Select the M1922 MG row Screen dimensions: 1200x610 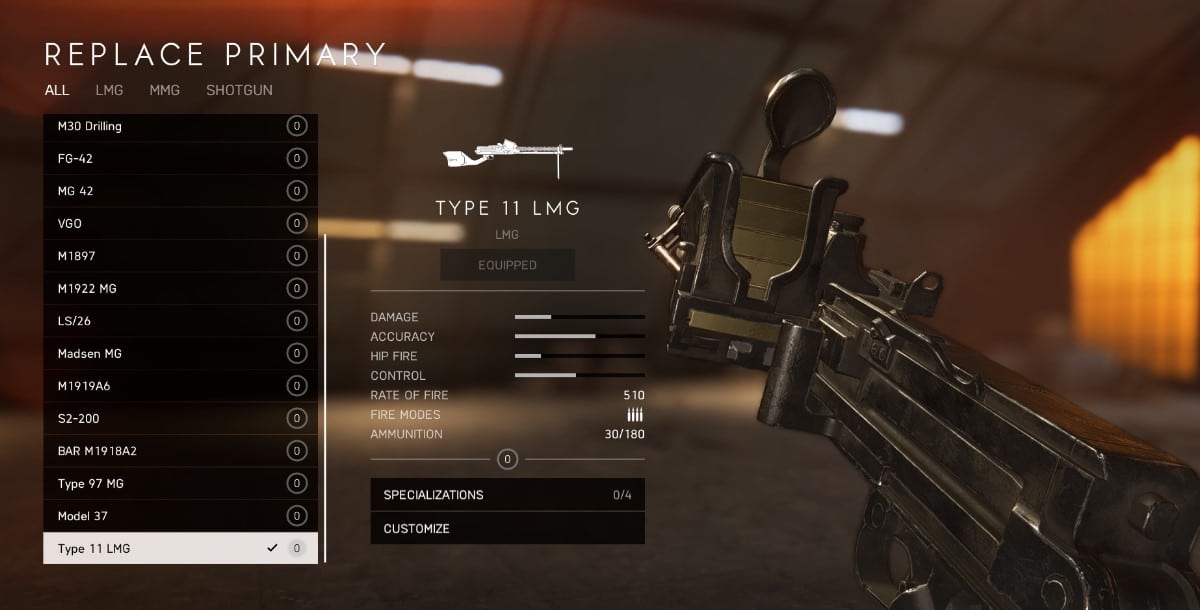(180, 288)
